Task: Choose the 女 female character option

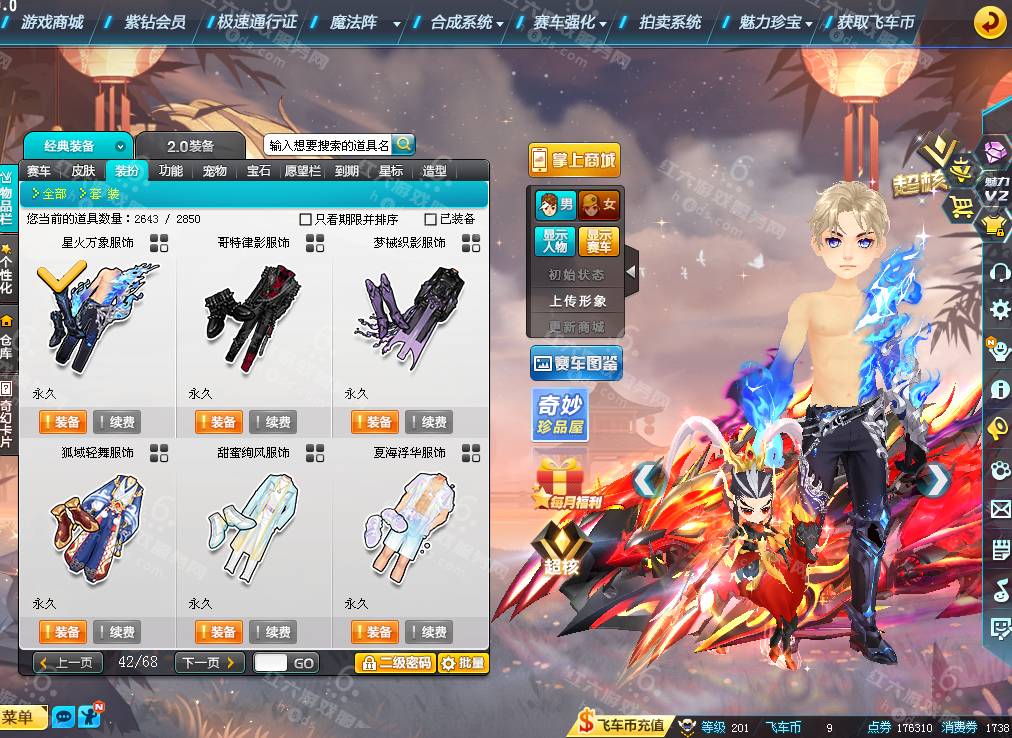Action: (x=599, y=206)
